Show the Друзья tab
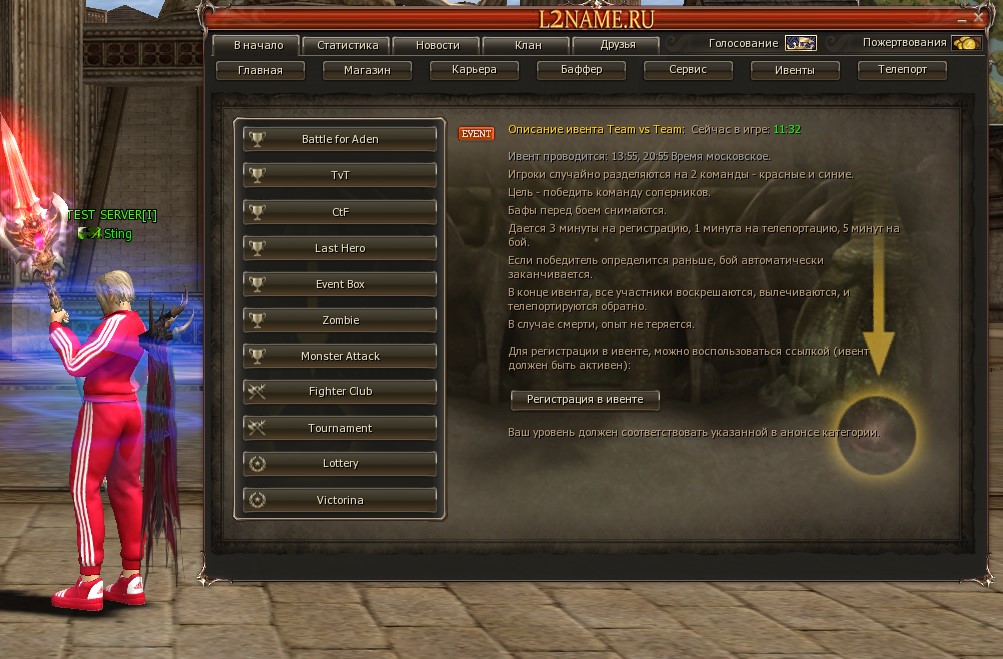This screenshot has width=1003, height=659. coord(617,45)
